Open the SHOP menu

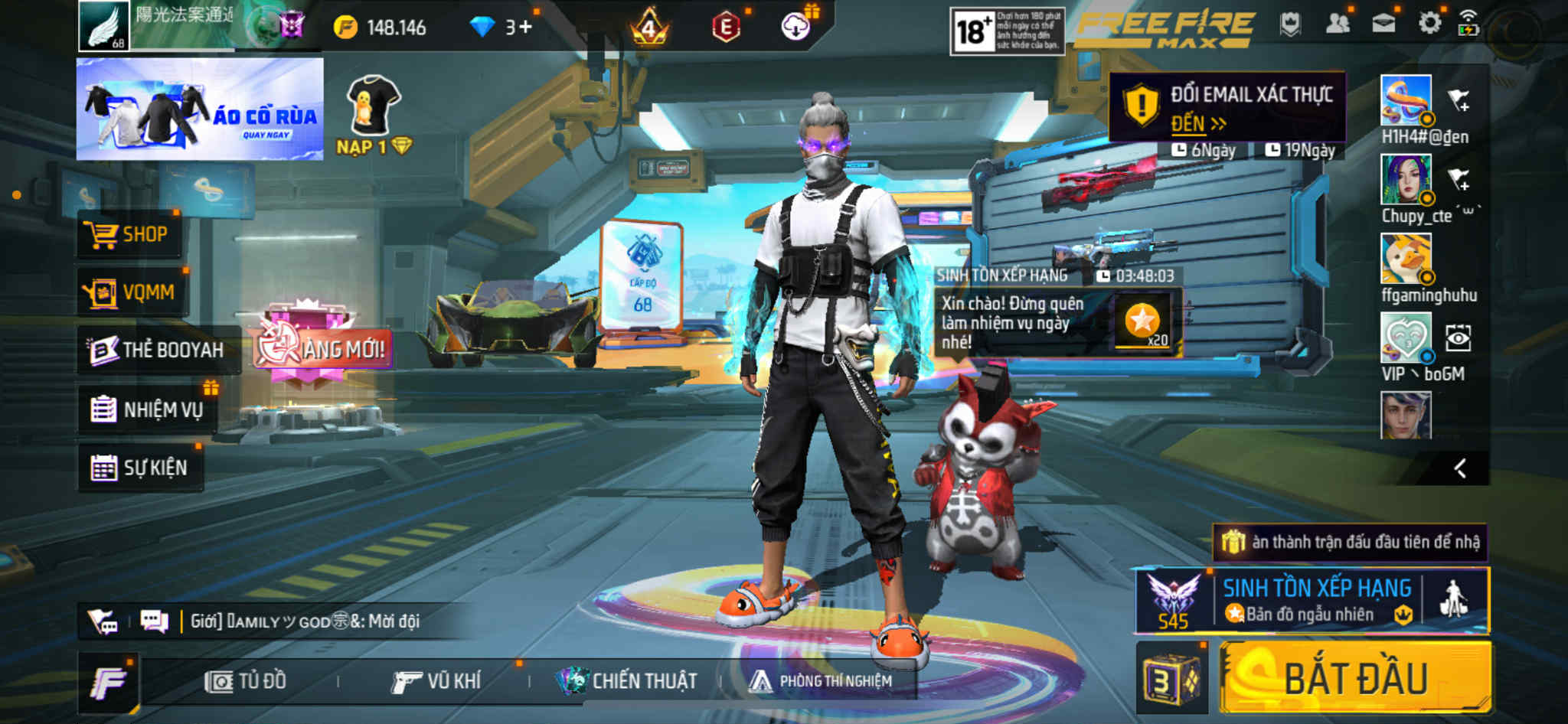(129, 234)
